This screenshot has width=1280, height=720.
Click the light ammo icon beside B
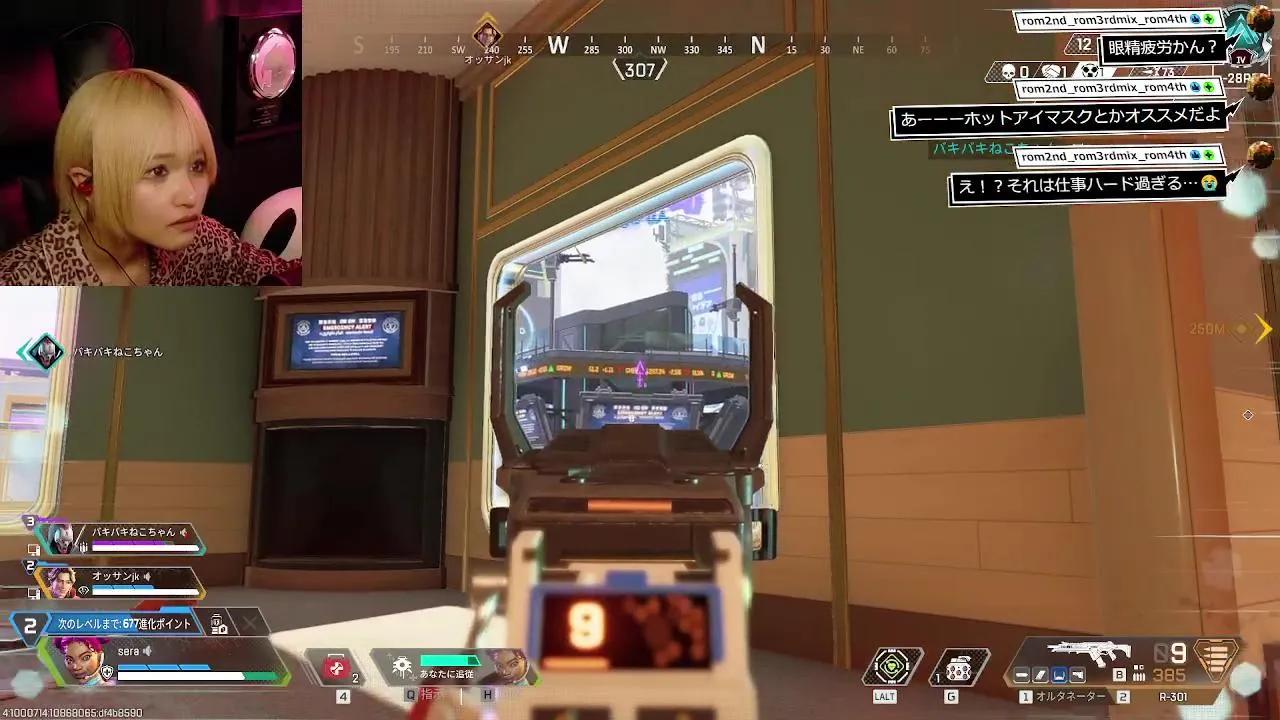point(1140,675)
